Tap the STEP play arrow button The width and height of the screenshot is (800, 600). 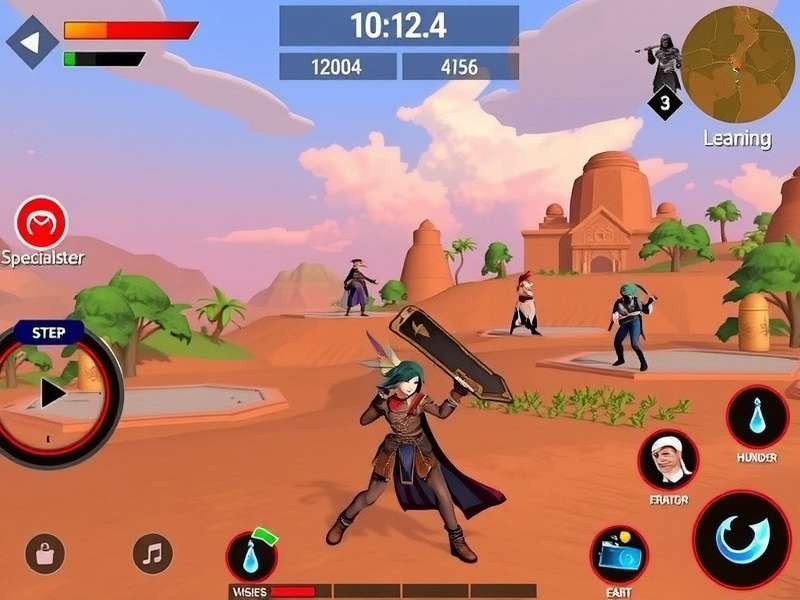pos(52,394)
